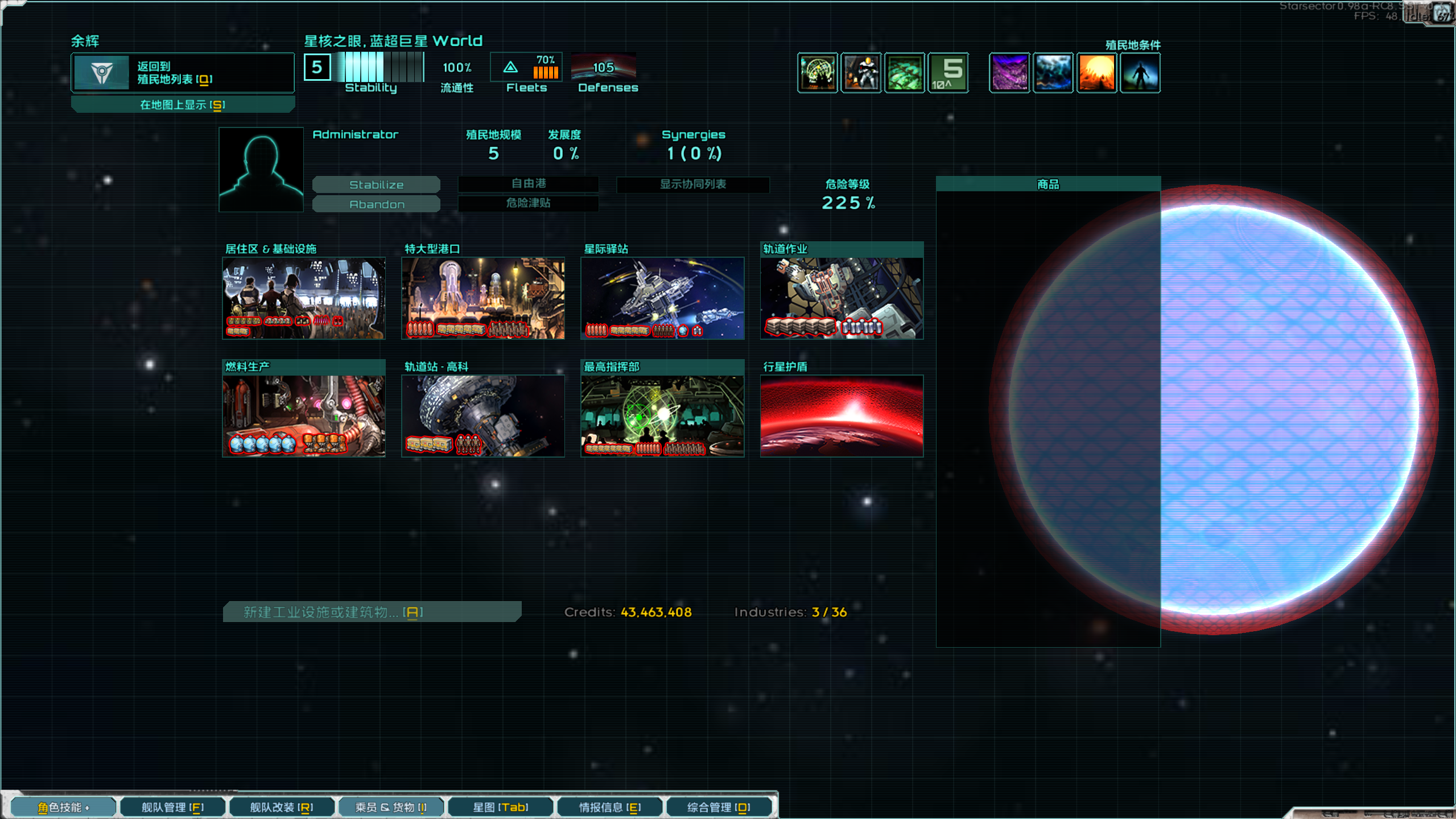Select the 特大型港口 megaport tile
Screen dimensions: 1456x819
tap(482, 298)
